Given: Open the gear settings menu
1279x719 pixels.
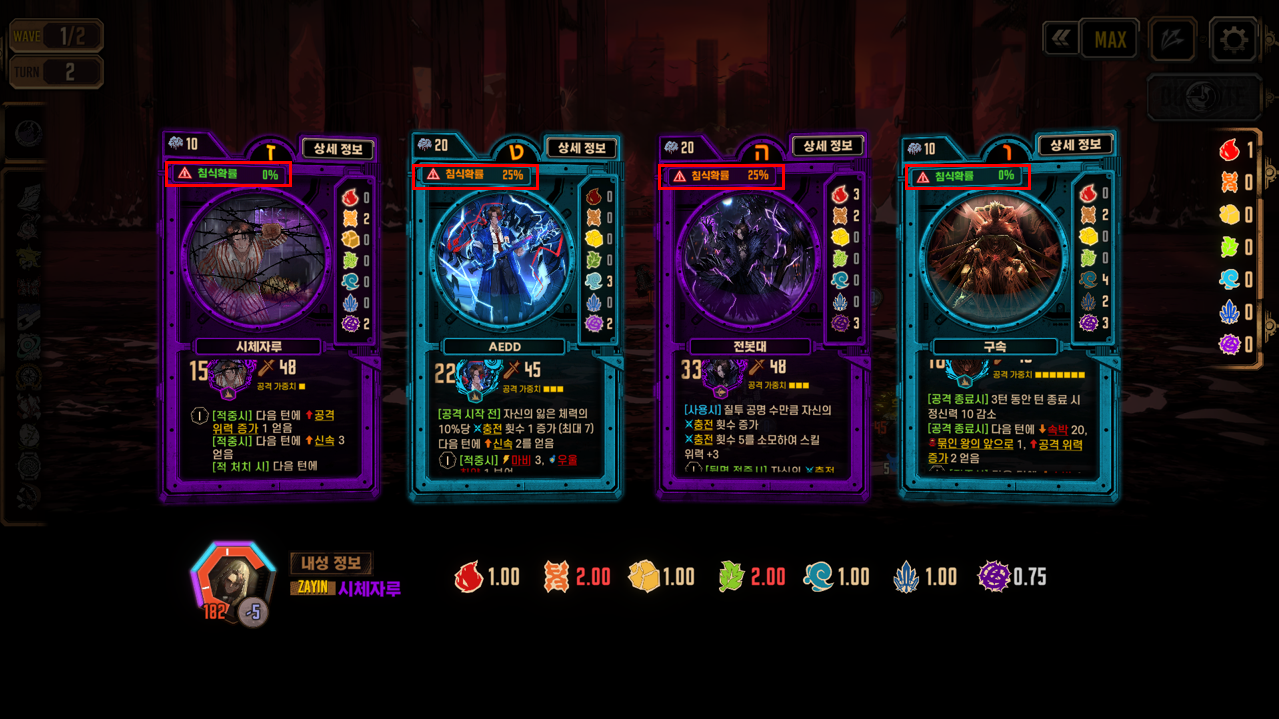Looking at the screenshot, I should pos(1233,40).
